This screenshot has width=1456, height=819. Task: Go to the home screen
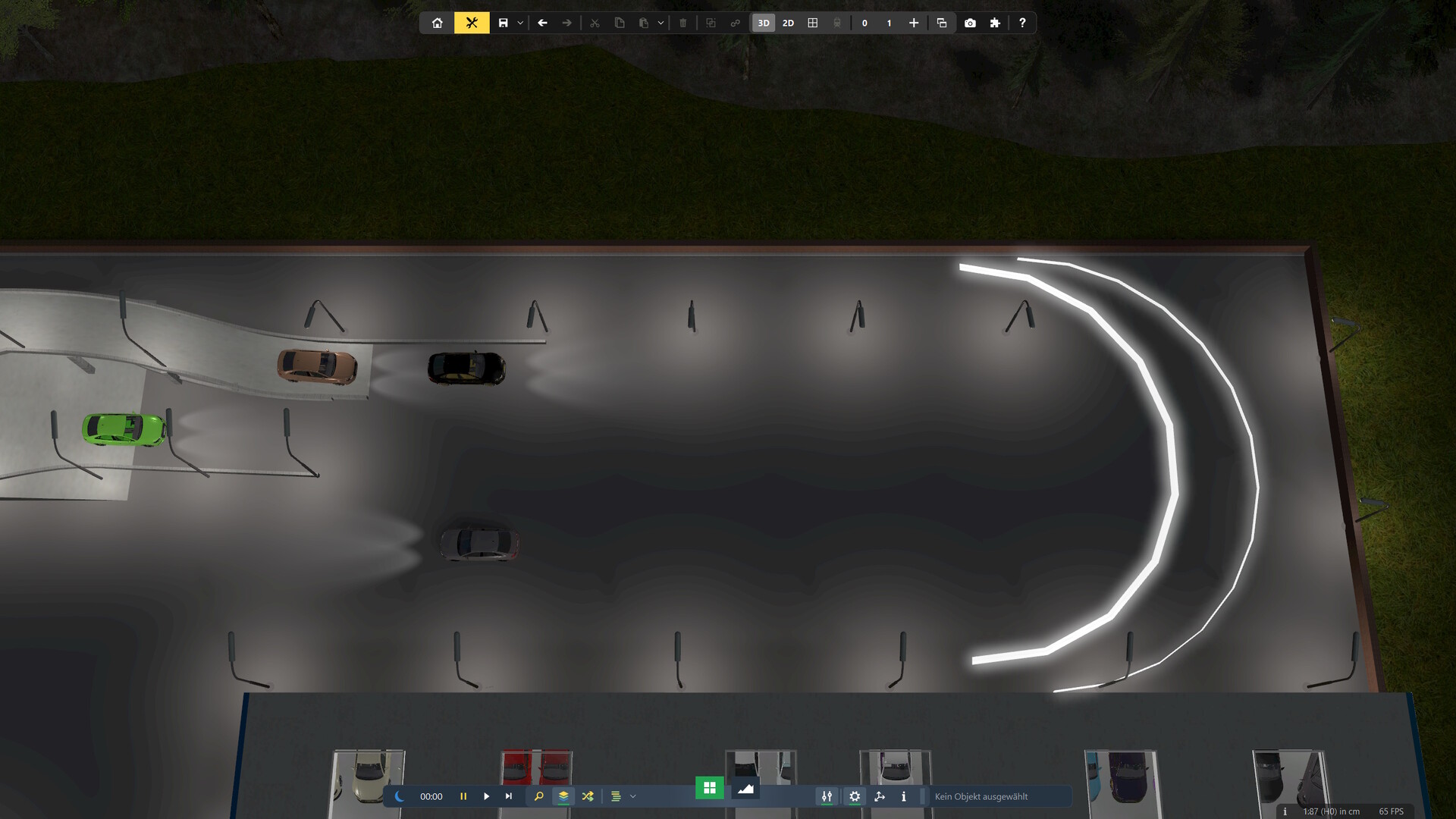point(438,23)
